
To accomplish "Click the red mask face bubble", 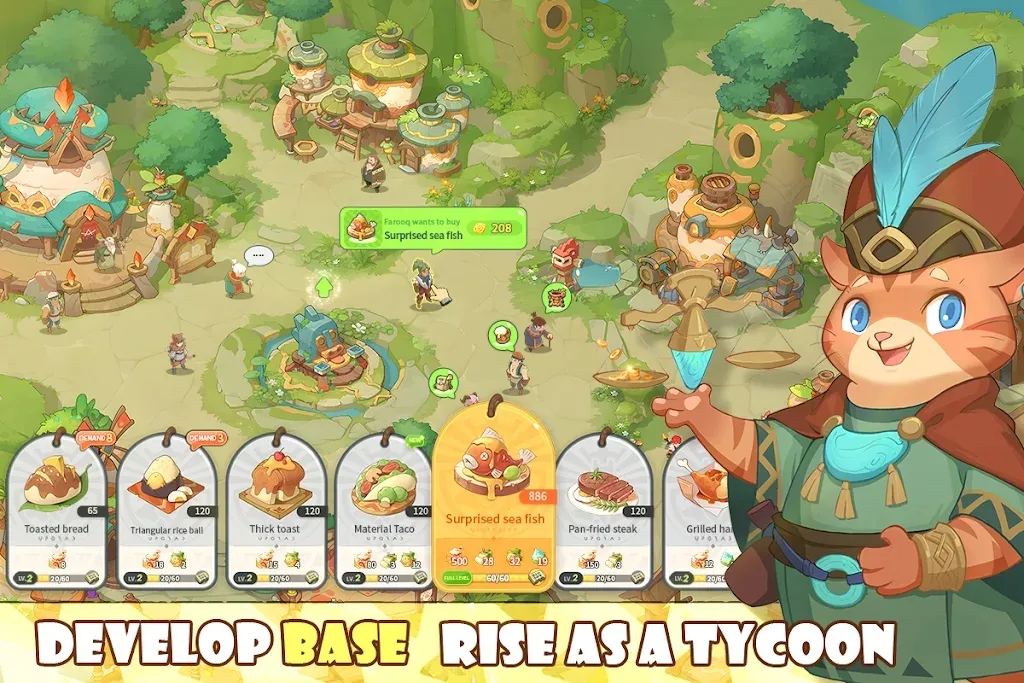I will pyautogui.click(x=556, y=297).
